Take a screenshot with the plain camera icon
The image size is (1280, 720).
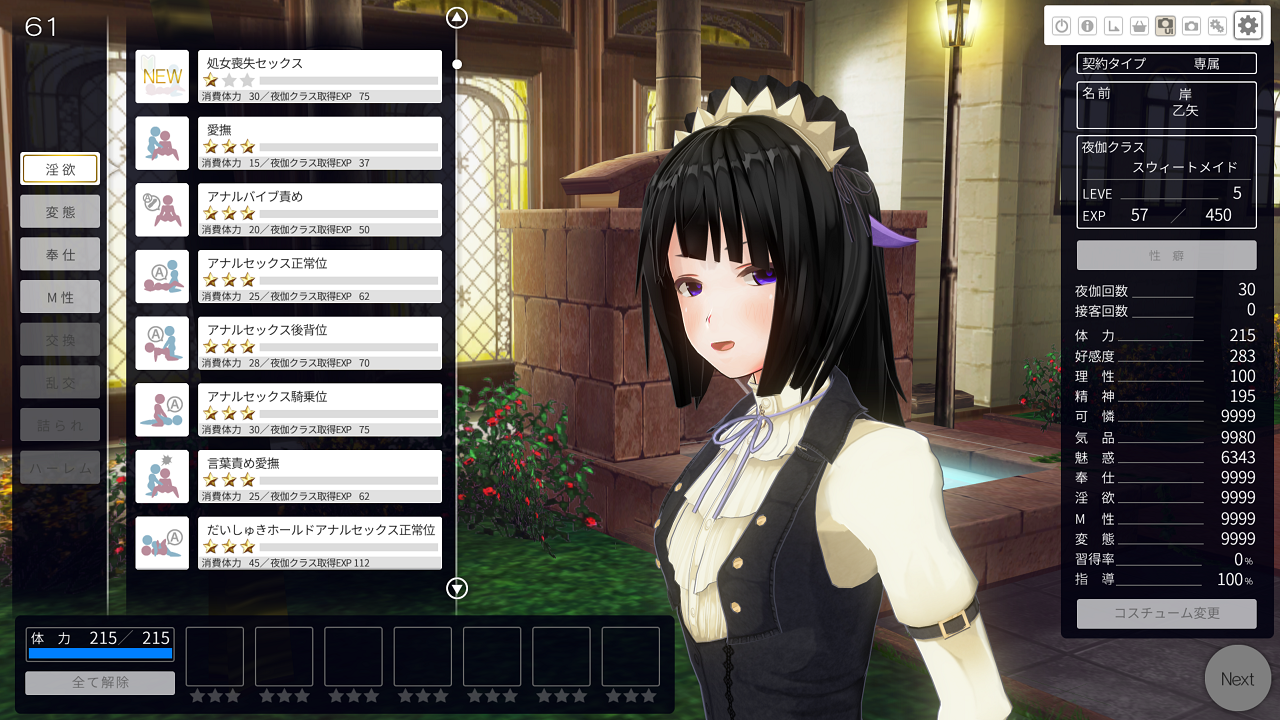(x=1191, y=27)
